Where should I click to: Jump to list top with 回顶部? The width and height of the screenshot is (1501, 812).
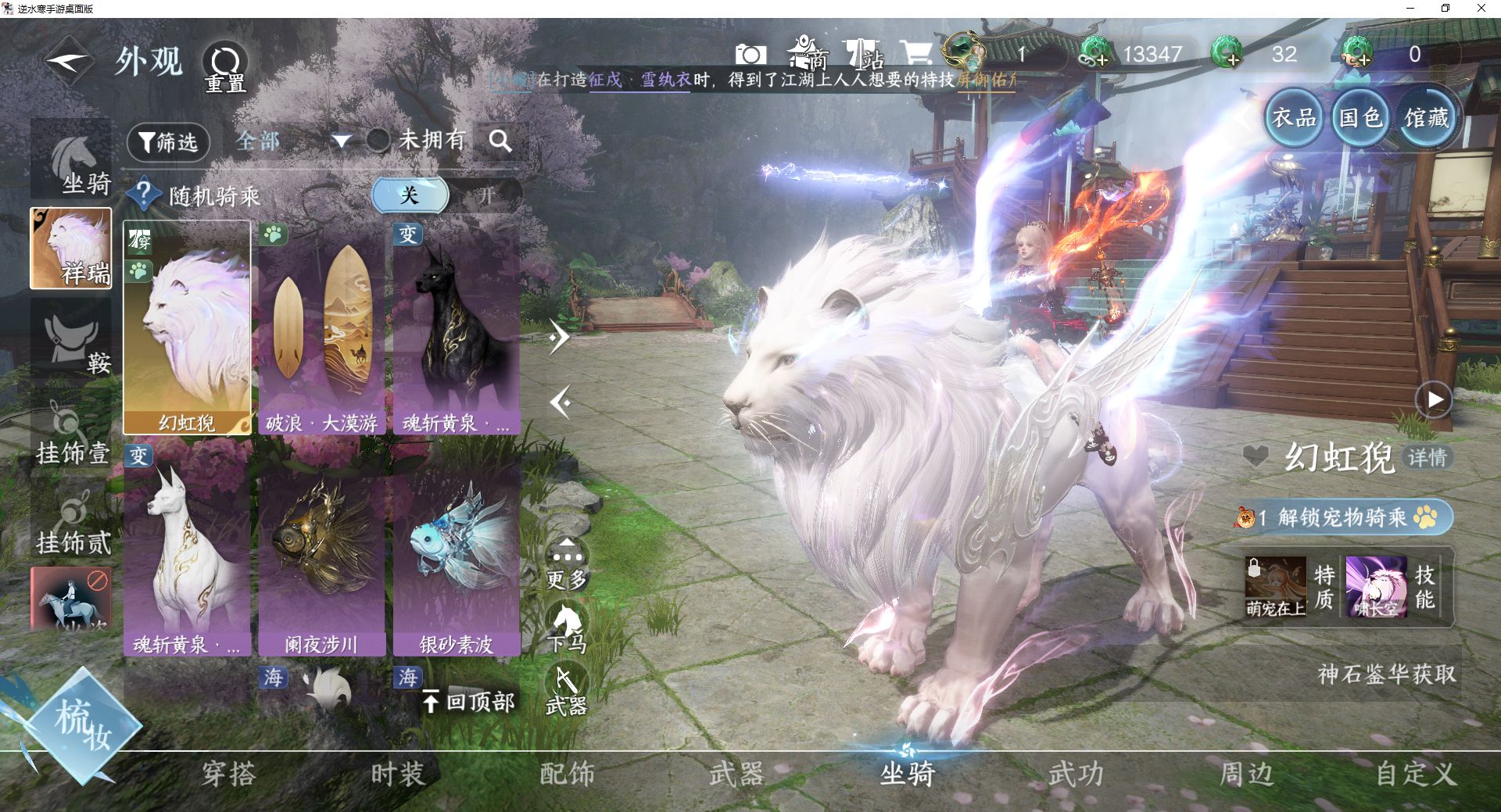pyautogui.click(x=469, y=702)
